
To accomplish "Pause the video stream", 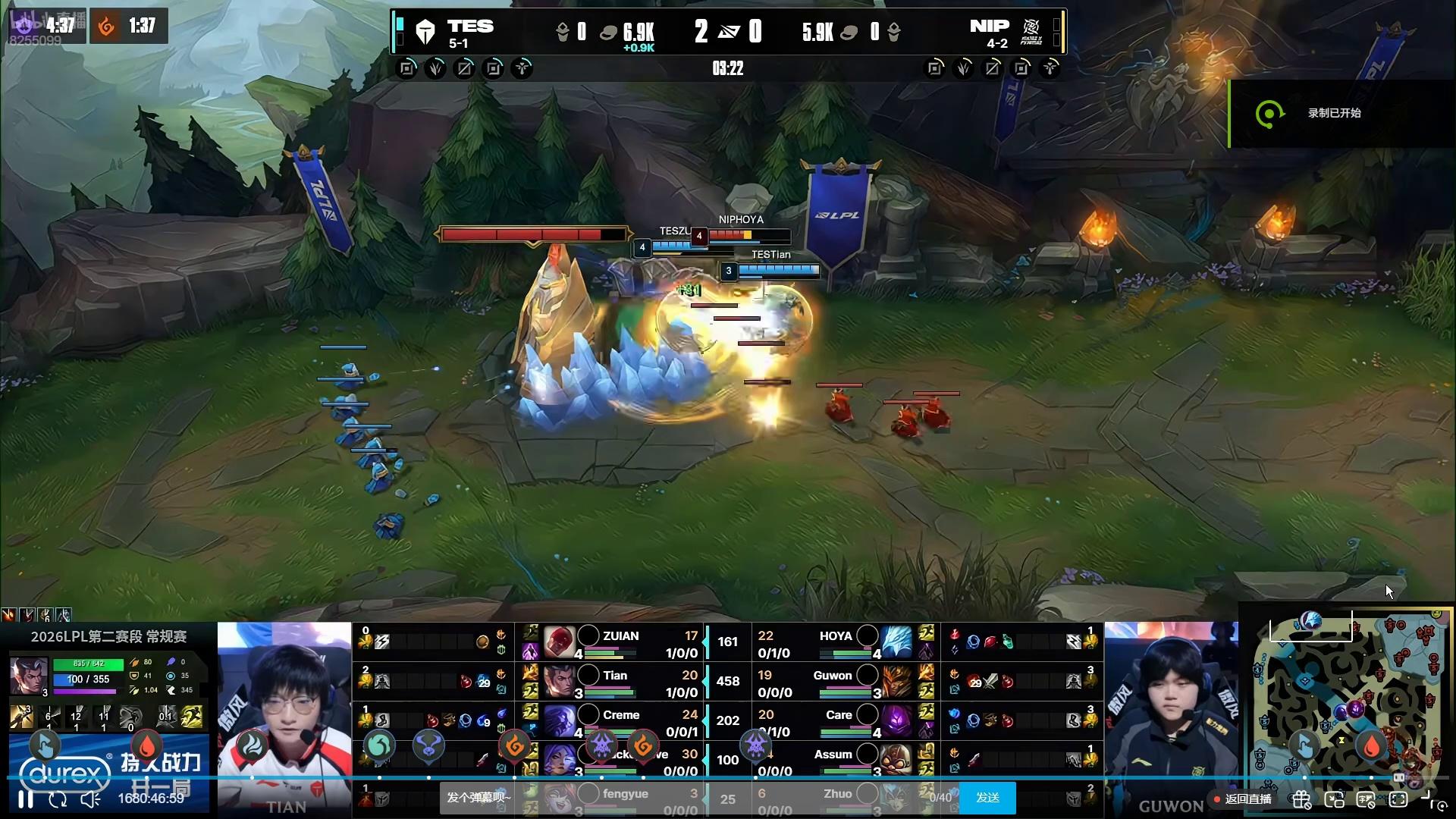I will tap(26, 799).
